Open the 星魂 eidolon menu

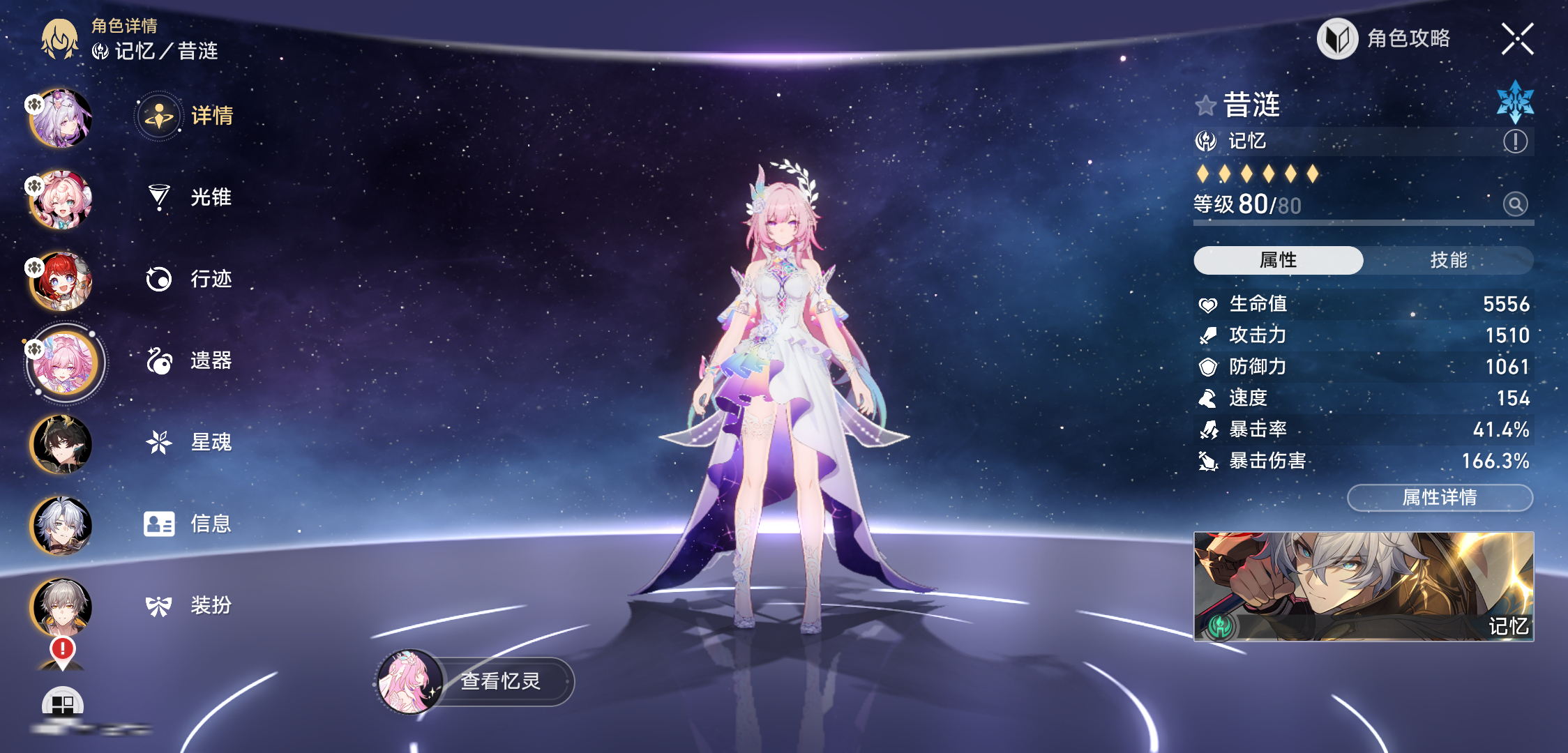pyautogui.click(x=188, y=442)
